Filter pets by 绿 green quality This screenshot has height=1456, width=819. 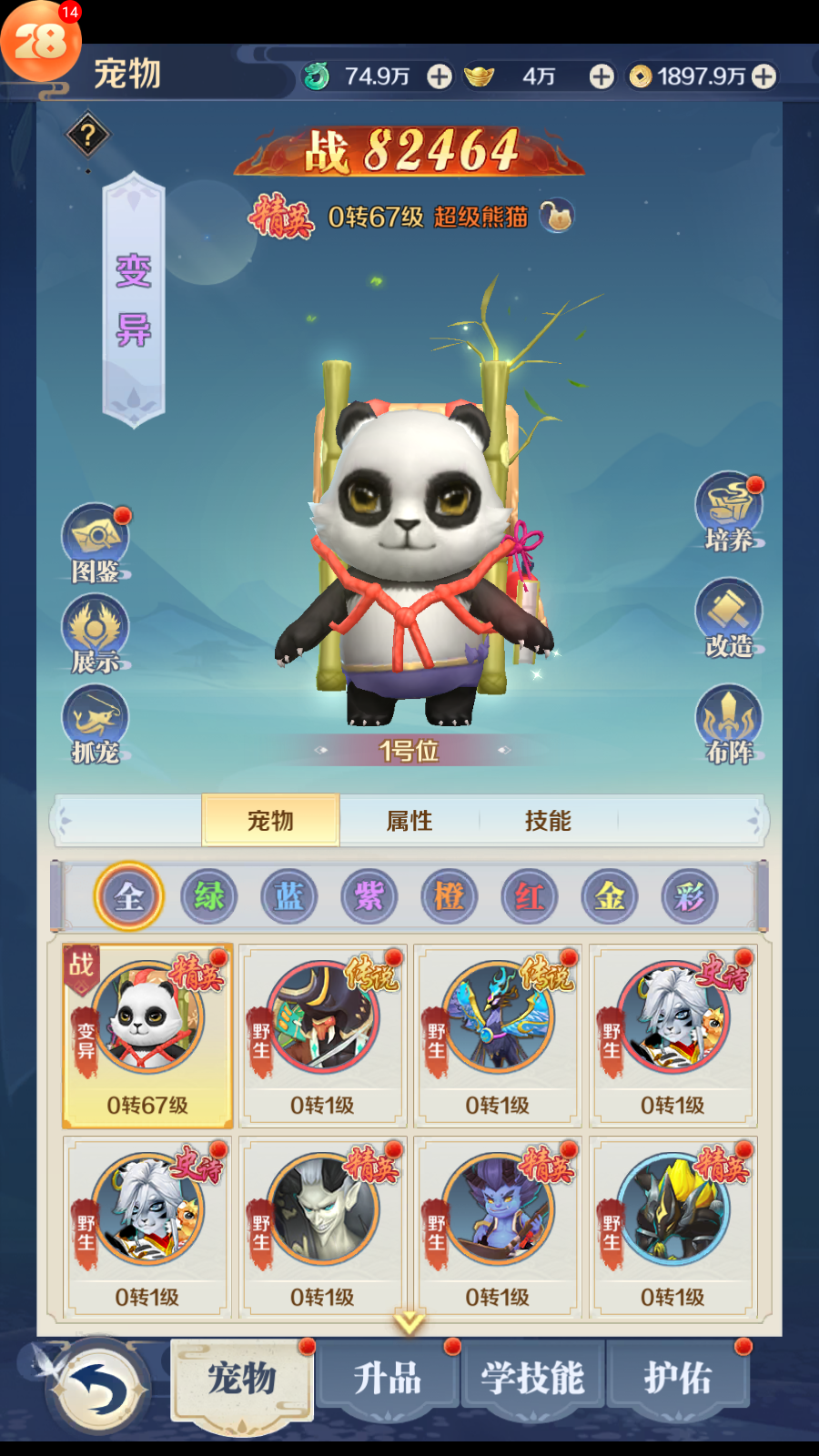pyautogui.click(x=208, y=896)
